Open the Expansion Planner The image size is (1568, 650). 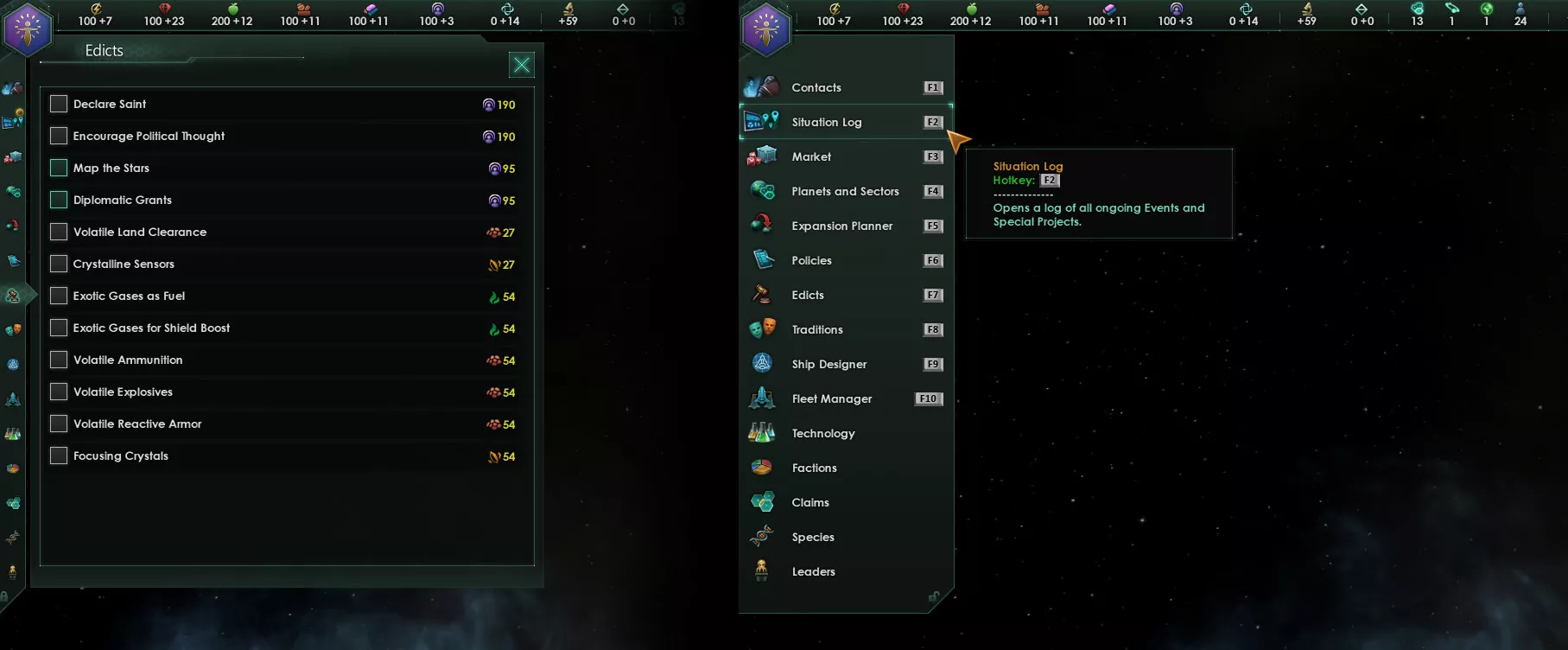coord(841,226)
